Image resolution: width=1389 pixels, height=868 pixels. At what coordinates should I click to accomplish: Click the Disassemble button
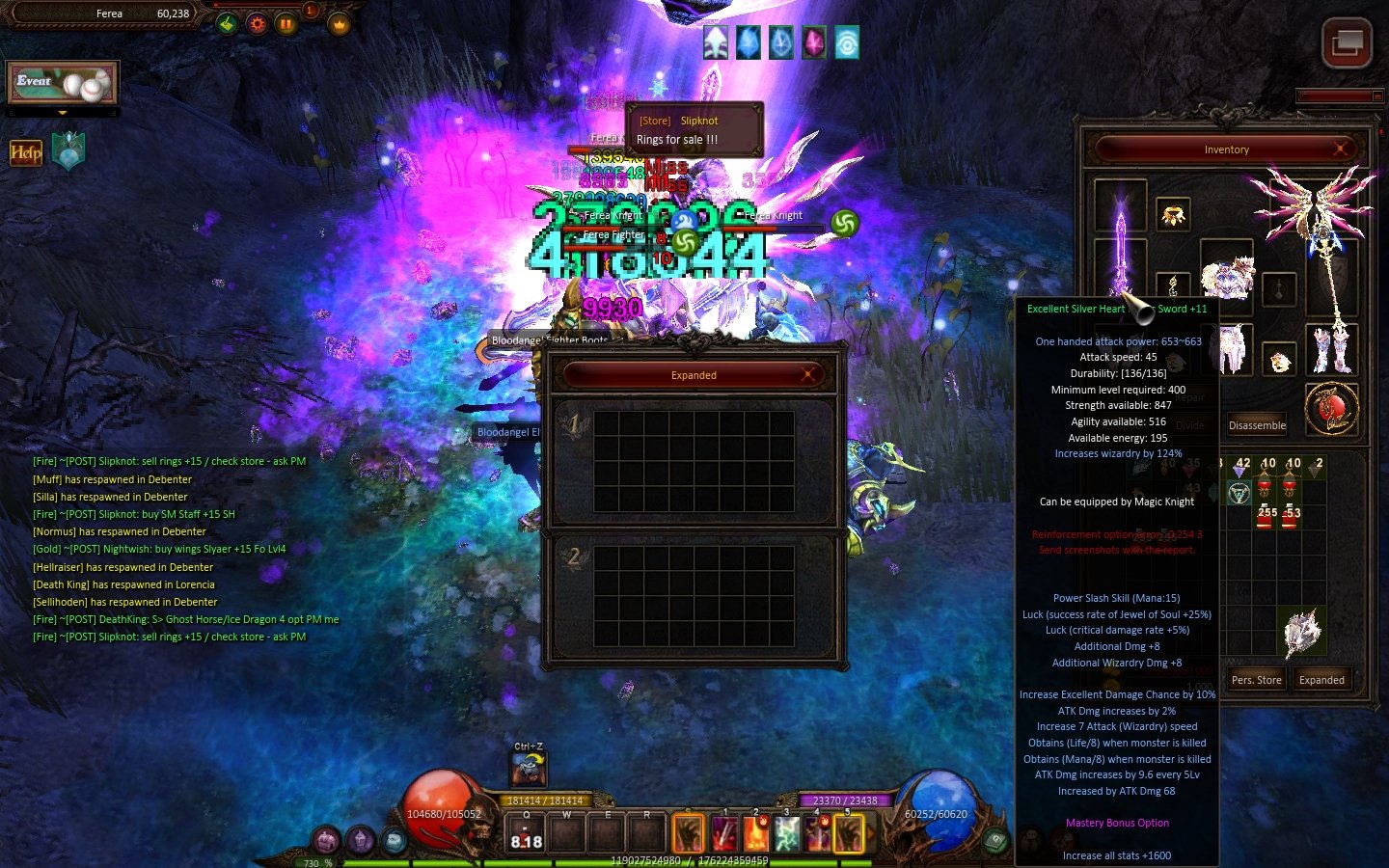pyautogui.click(x=1257, y=425)
